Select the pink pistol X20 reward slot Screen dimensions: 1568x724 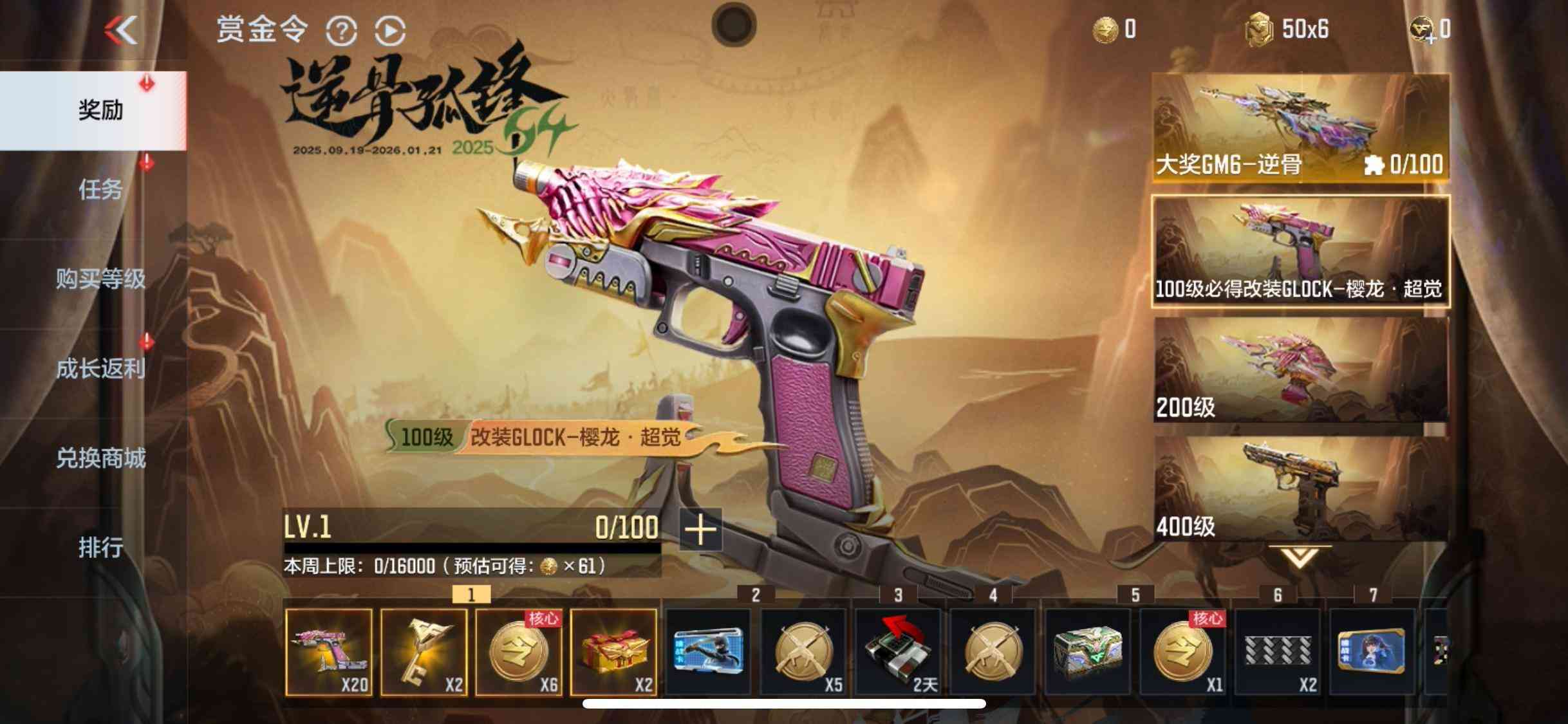pyautogui.click(x=328, y=652)
